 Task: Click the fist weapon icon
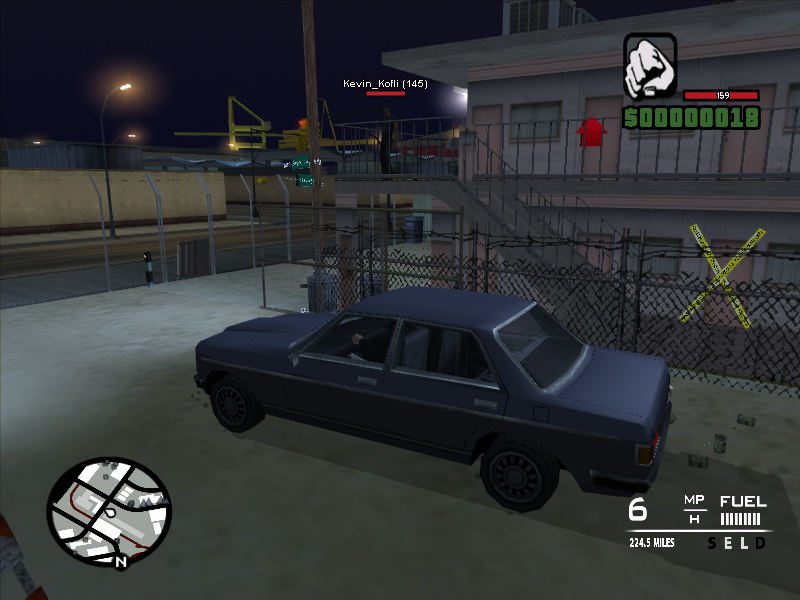(650, 67)
